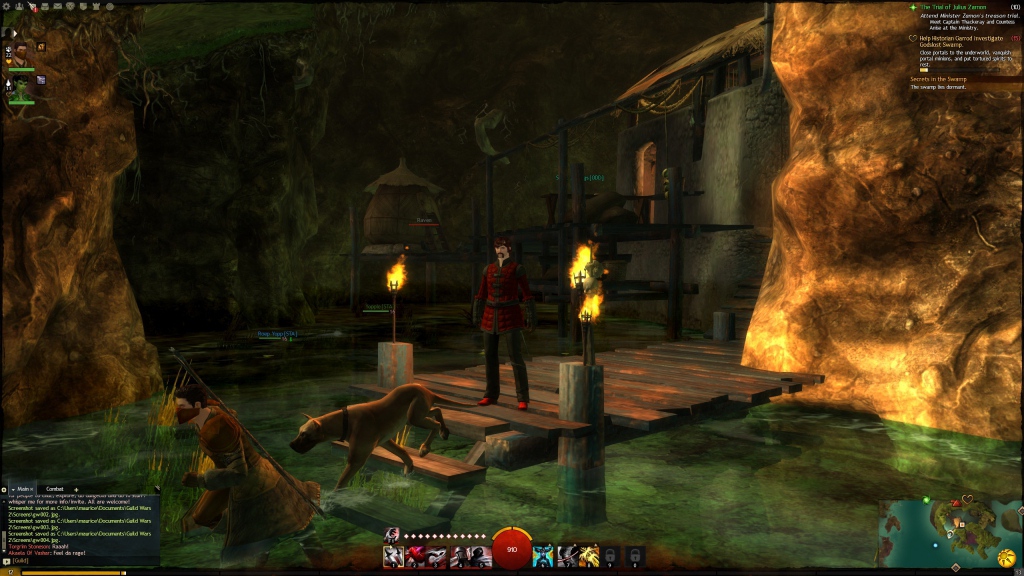Select the bearded human party member portrait
Viewport: 1024px width, 576px height.
click(18, 55)
